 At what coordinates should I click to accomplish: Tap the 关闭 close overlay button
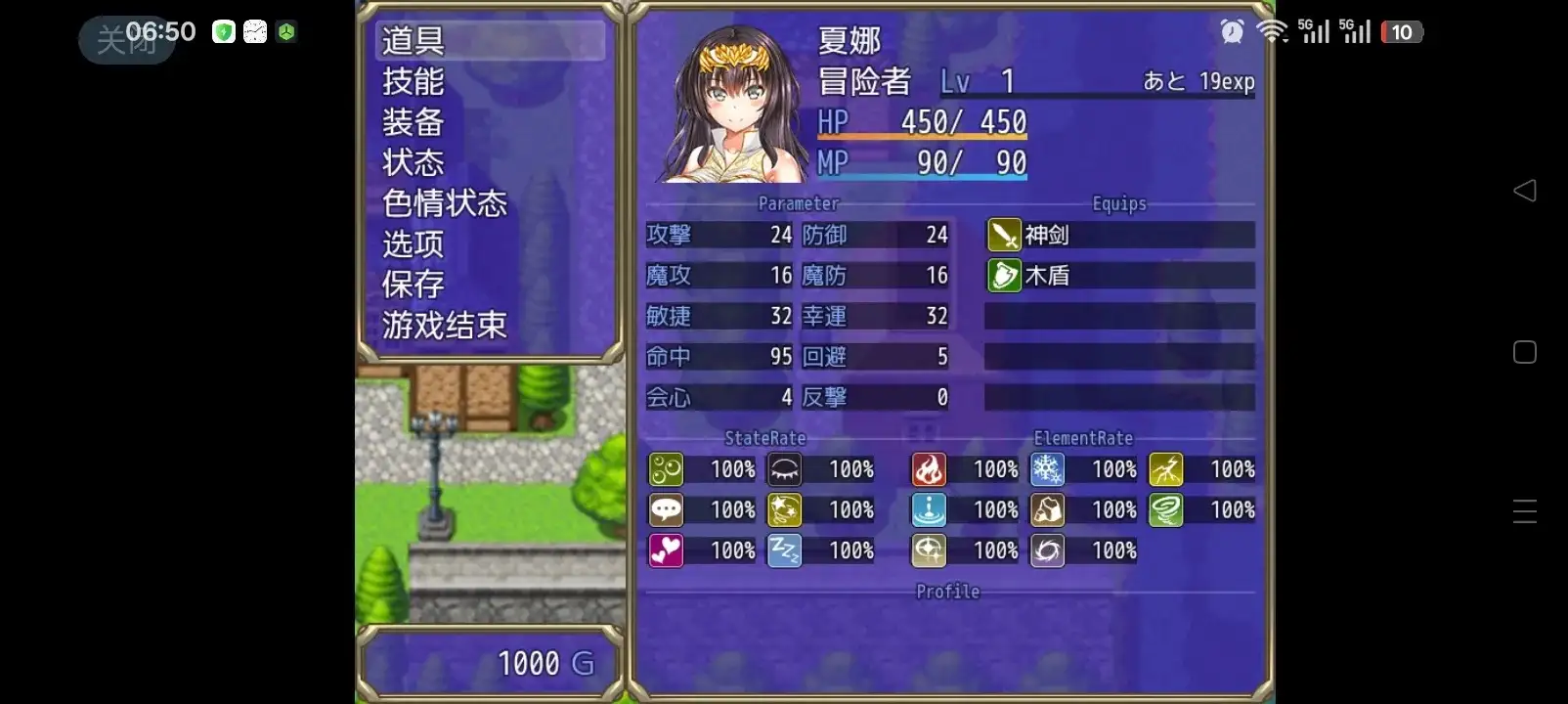click(126, 40)
